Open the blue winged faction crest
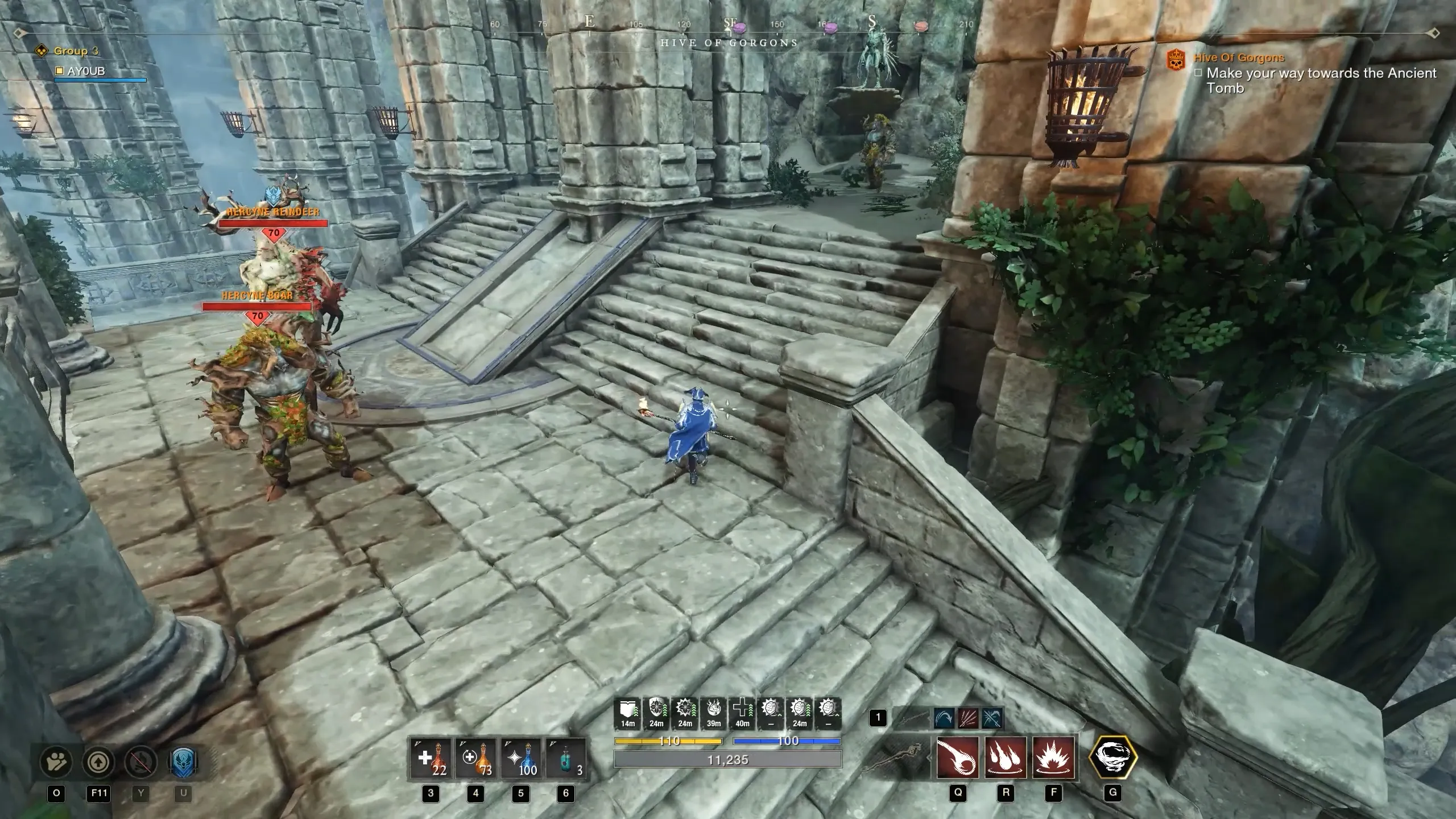Screen dimensions: 1456x819 coord(183,762)
